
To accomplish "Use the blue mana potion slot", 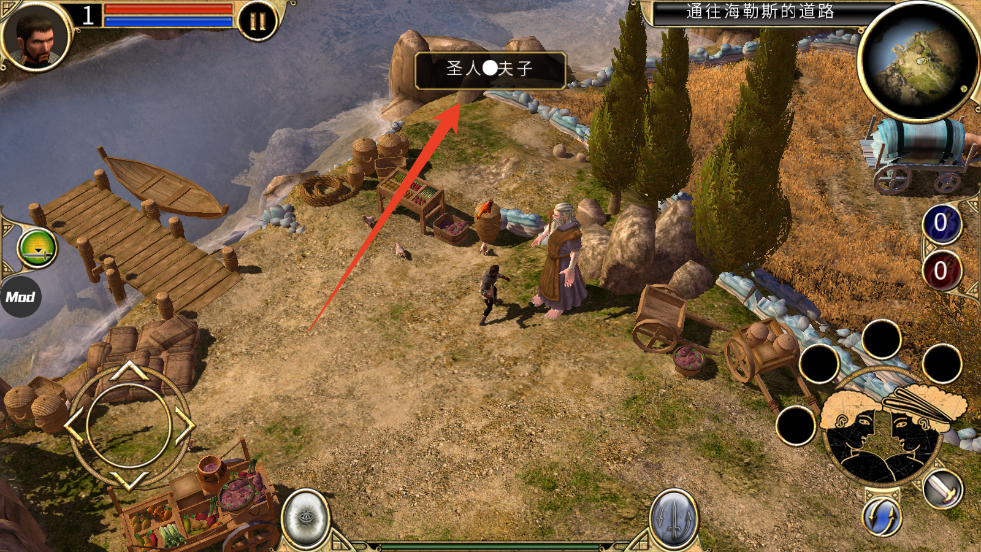I will tap(941, 224).
